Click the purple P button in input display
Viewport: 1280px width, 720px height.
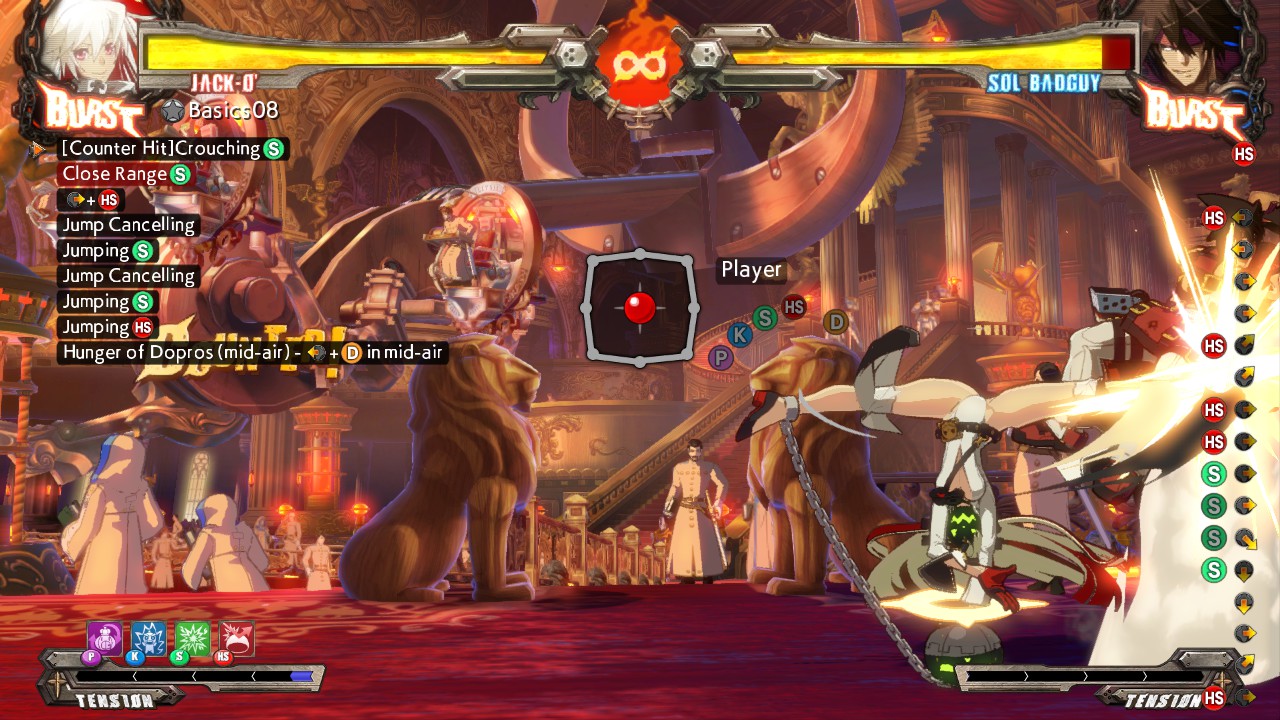click(x=720, y=357)
